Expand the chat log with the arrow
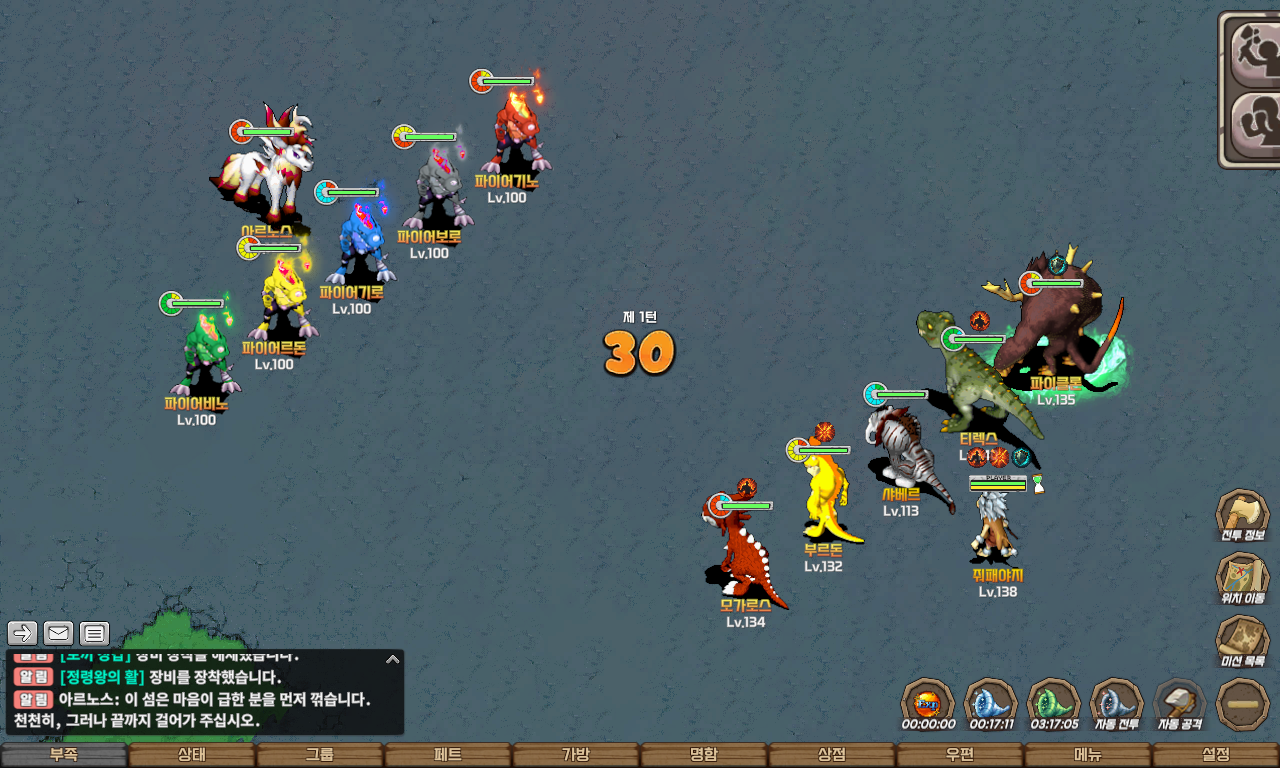The image size is (1280, 768). [x=393, y=659]
